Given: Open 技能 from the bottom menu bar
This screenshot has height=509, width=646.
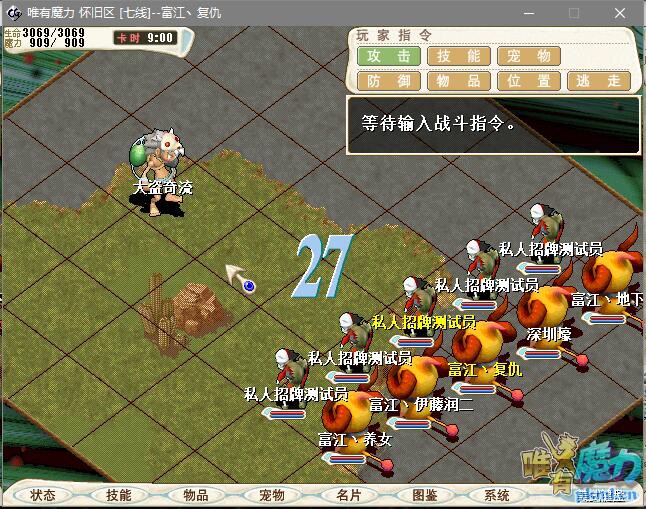Looking at the screenshot, I should pos(119,495).
